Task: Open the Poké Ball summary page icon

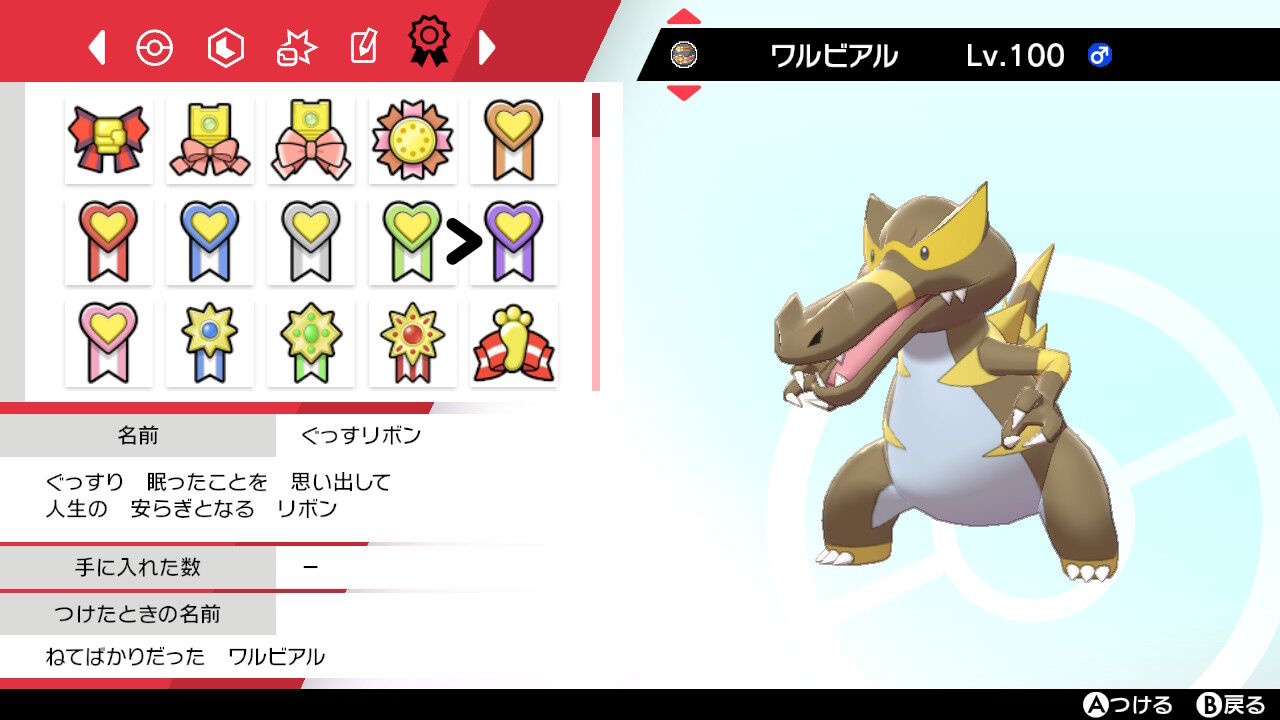Action: (155, 46)
